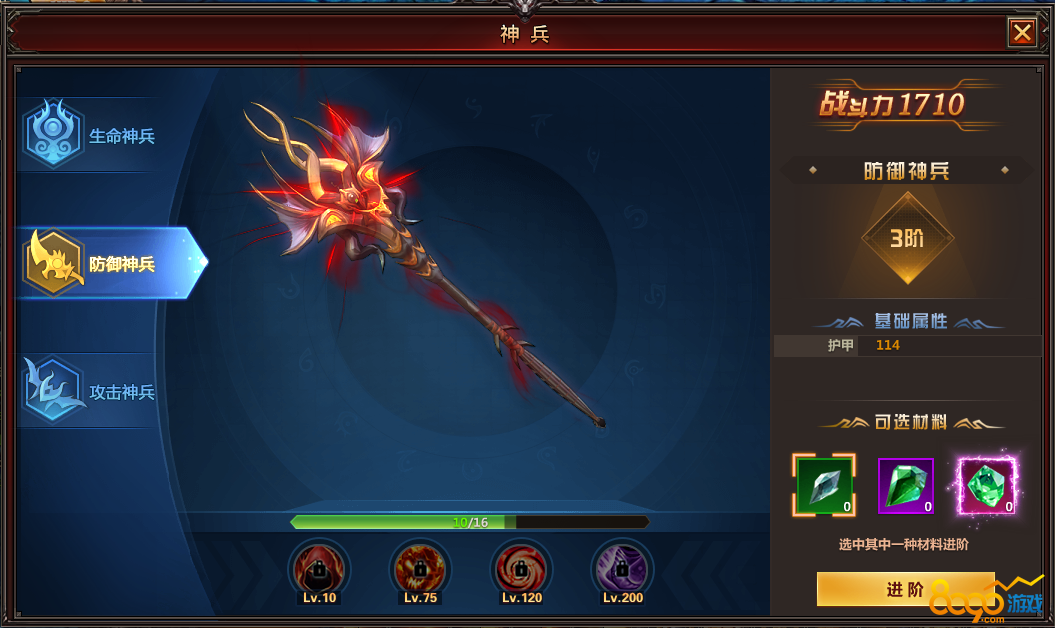
Task: Close the 神兵 window
Action: click(1022, 33)
